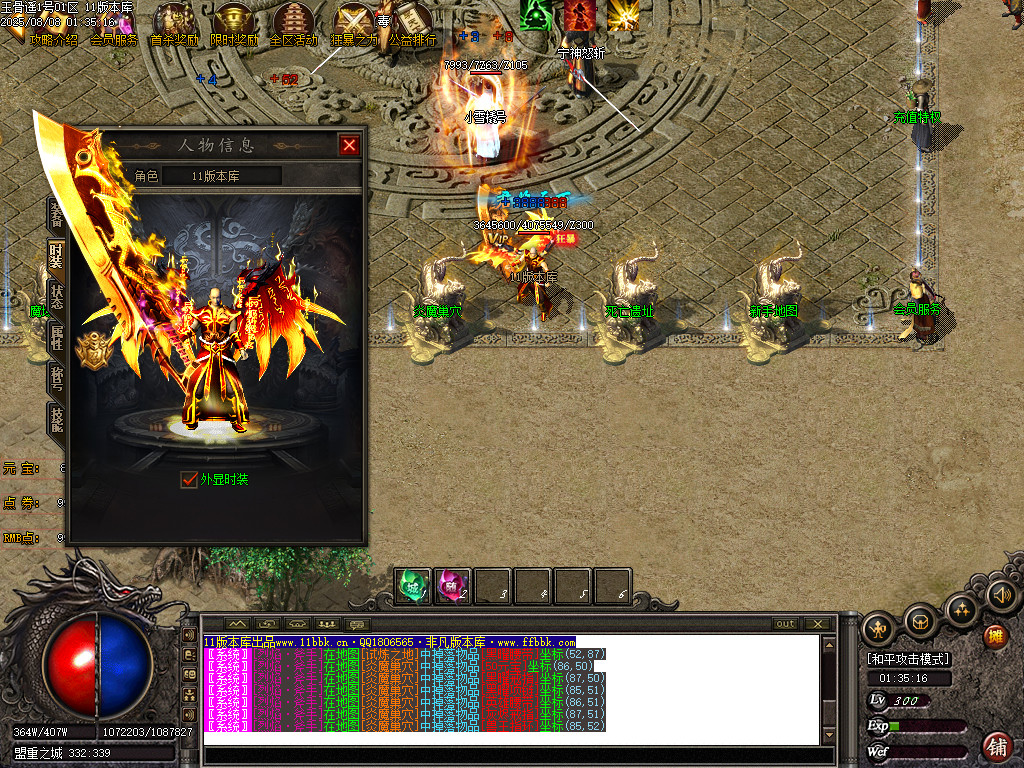Click the chat panel's out button

tap(786, 624)
